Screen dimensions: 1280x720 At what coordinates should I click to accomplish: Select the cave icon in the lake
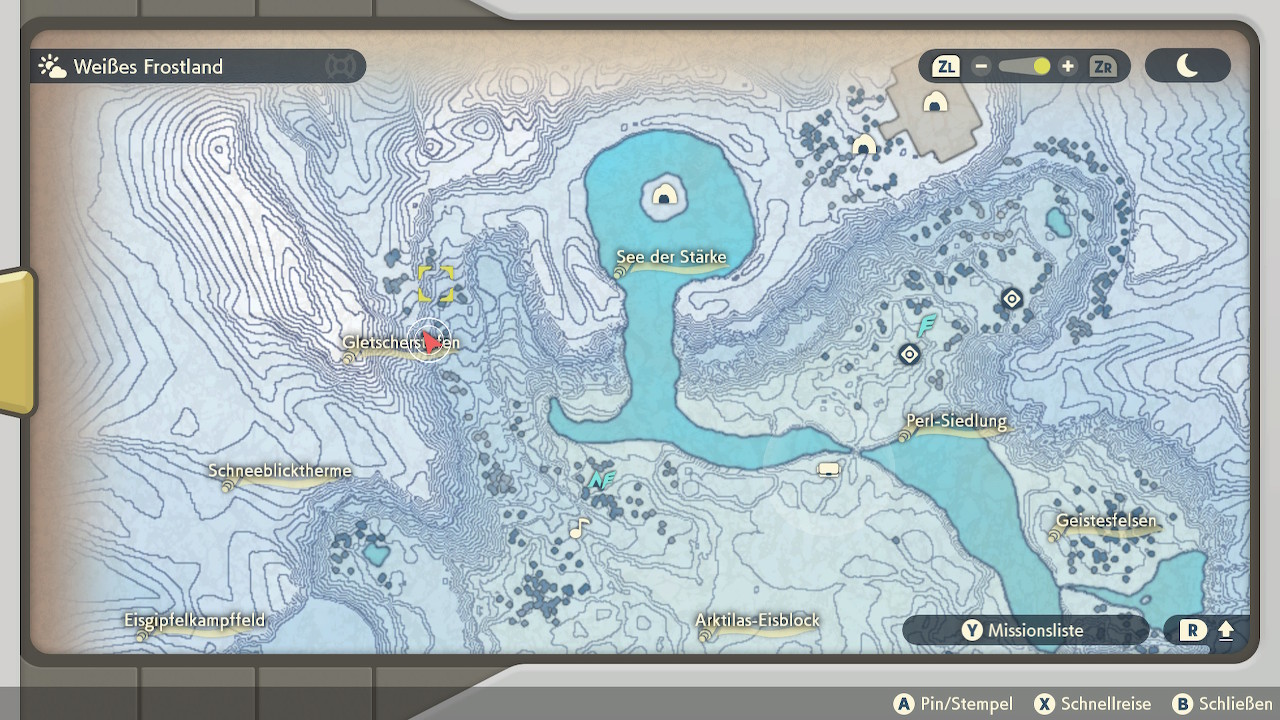coord(664,195)
